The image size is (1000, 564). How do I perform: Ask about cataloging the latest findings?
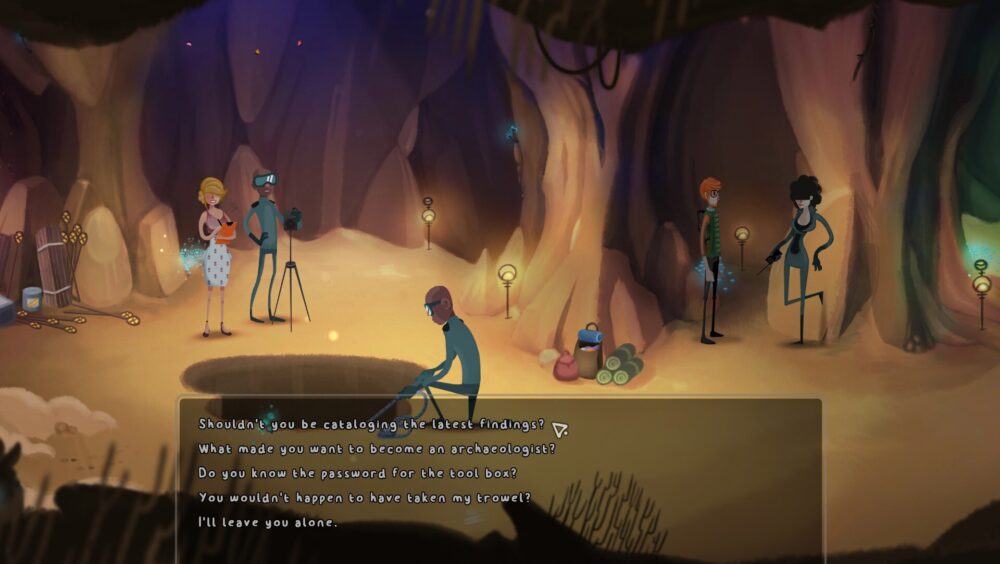coord(371,424)
